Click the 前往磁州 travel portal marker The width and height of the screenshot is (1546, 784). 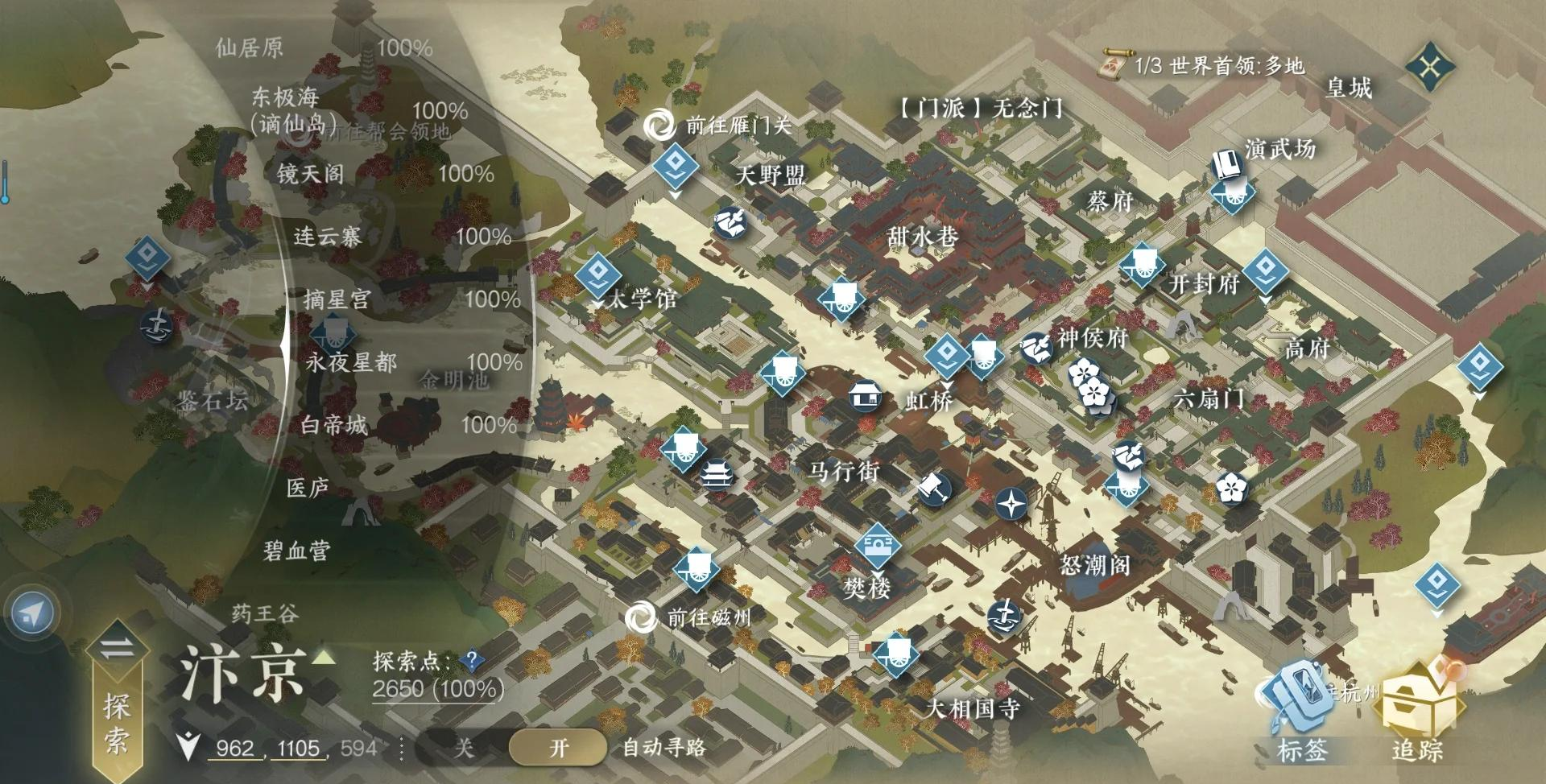pyautogui.click(x=642, y=618)
